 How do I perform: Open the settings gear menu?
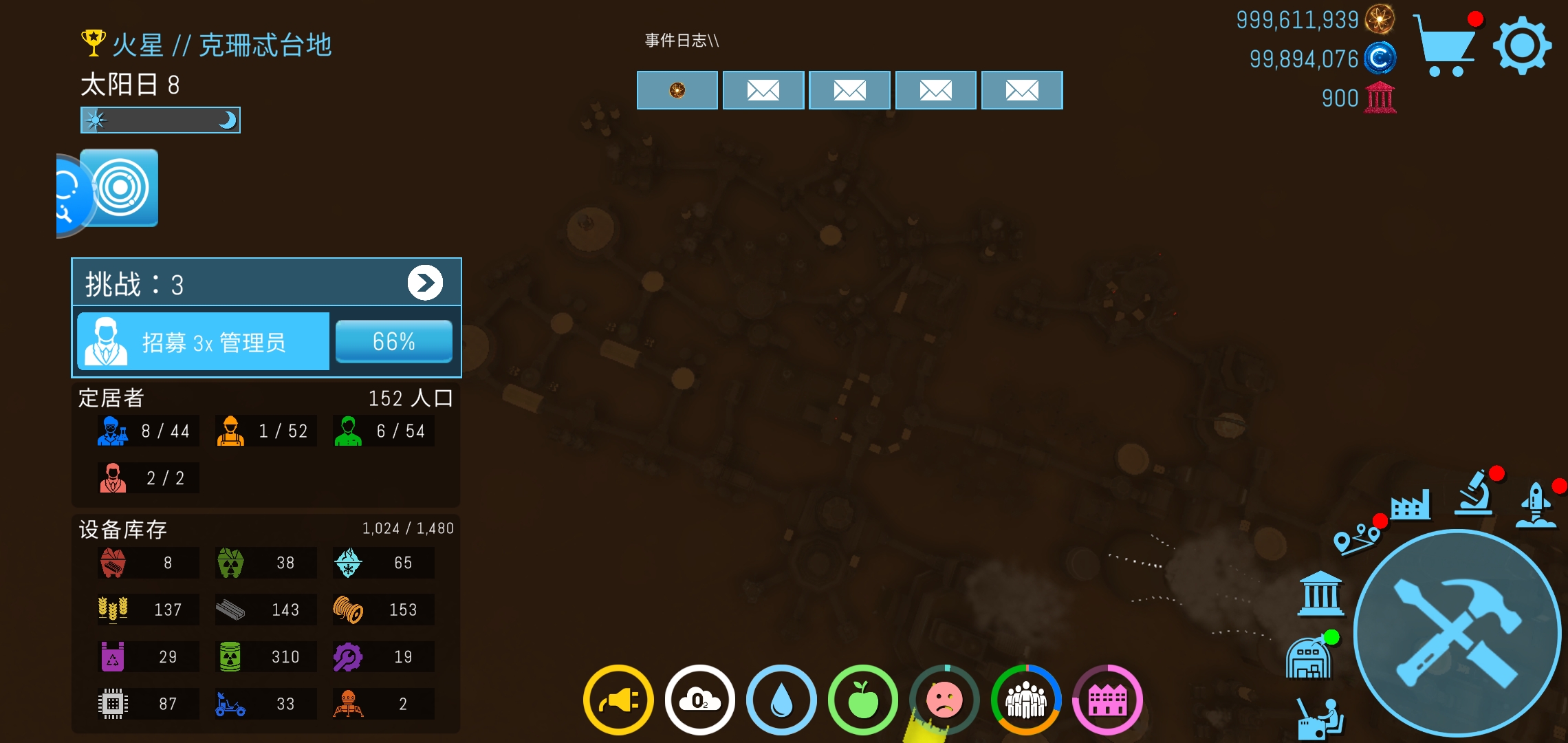pos(1521,45)
